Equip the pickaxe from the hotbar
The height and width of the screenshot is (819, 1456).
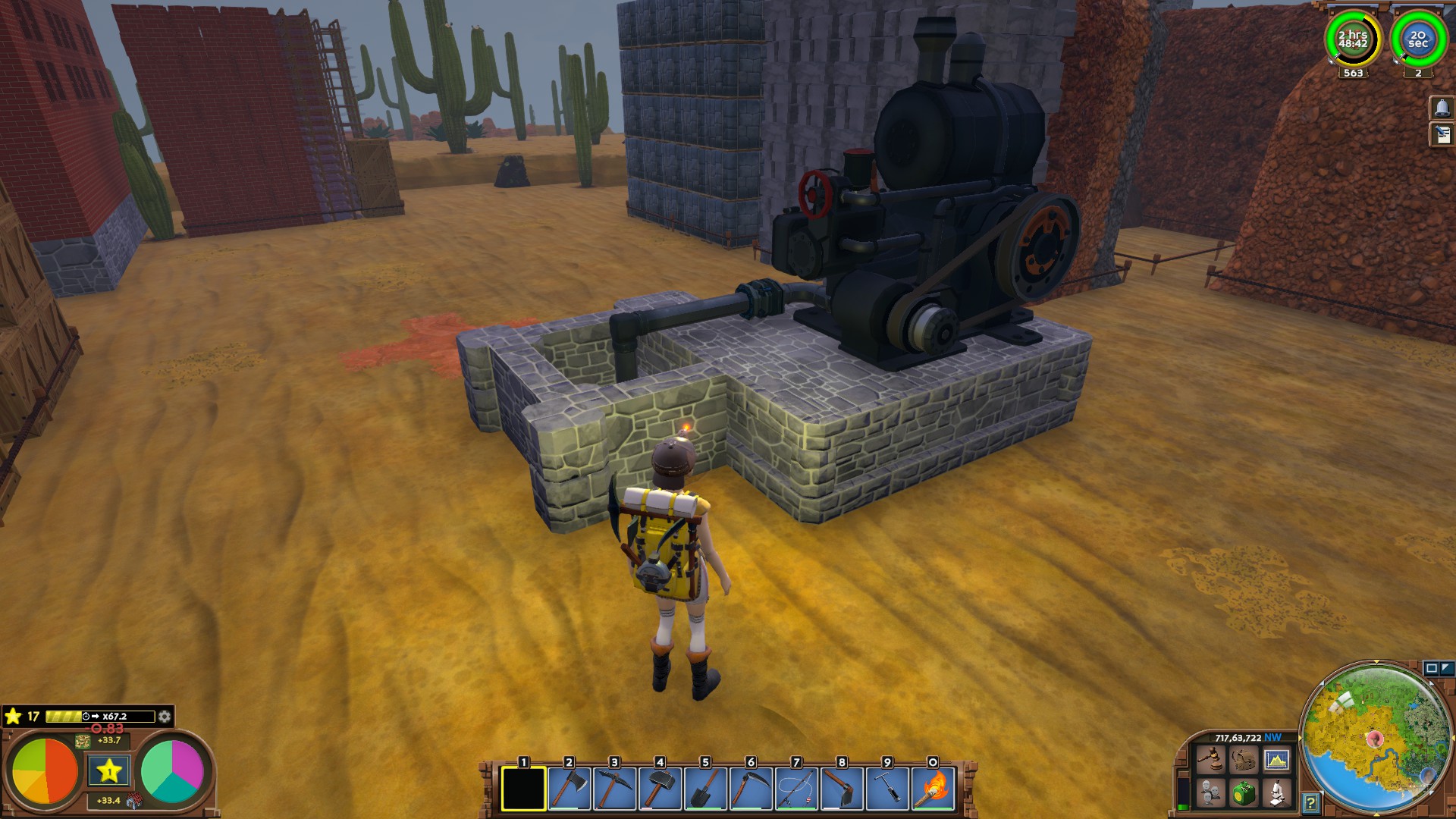(x=614, y=789)
